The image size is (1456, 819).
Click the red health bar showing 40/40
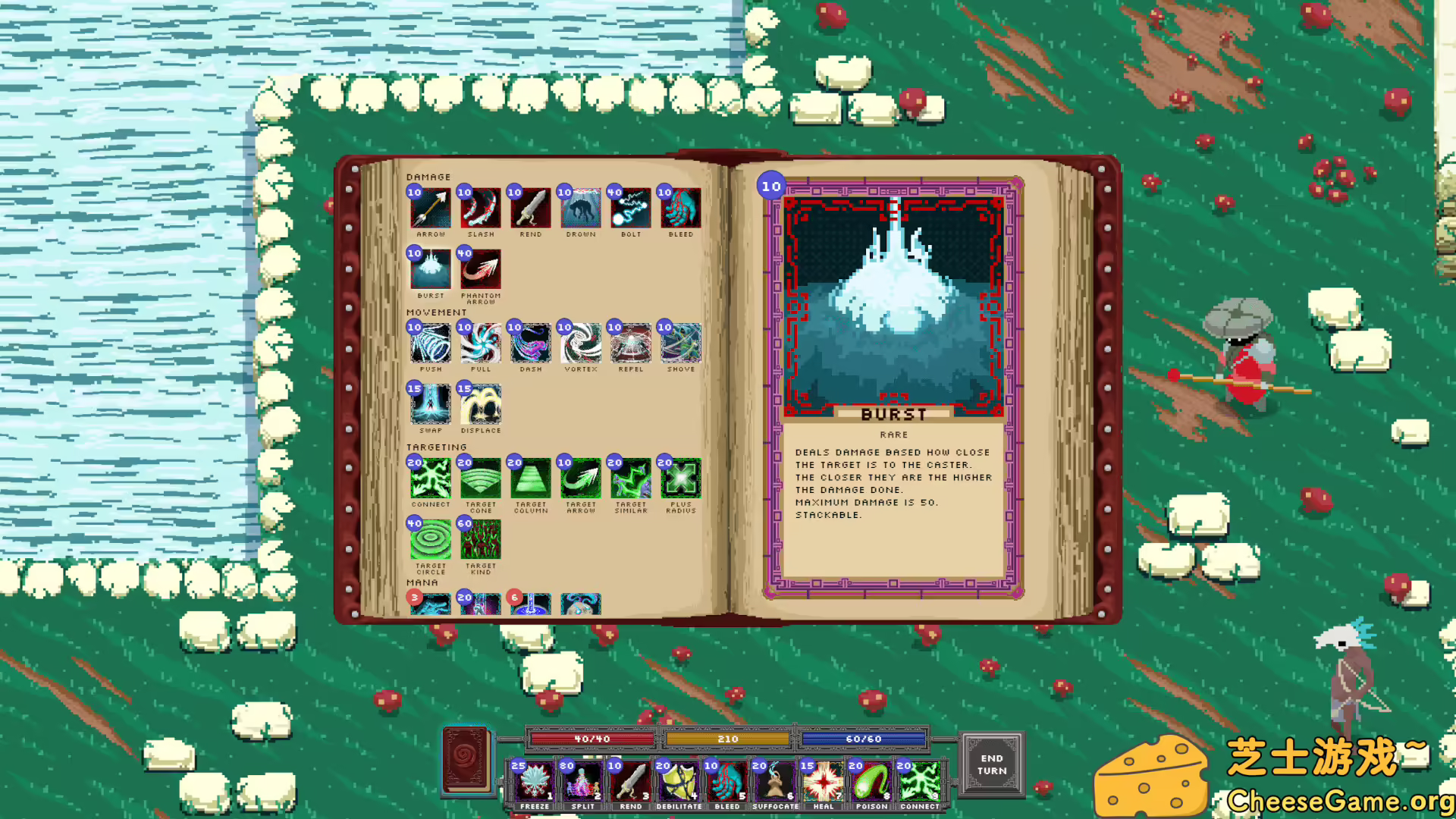pyautogui.click(x=591, y=738)
